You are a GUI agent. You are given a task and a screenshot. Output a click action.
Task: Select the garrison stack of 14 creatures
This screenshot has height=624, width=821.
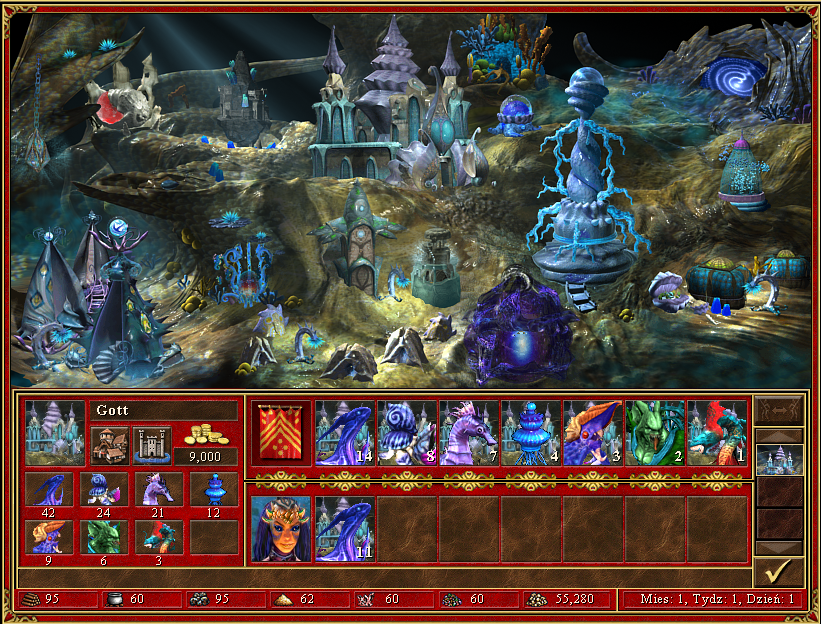(345, 432)
